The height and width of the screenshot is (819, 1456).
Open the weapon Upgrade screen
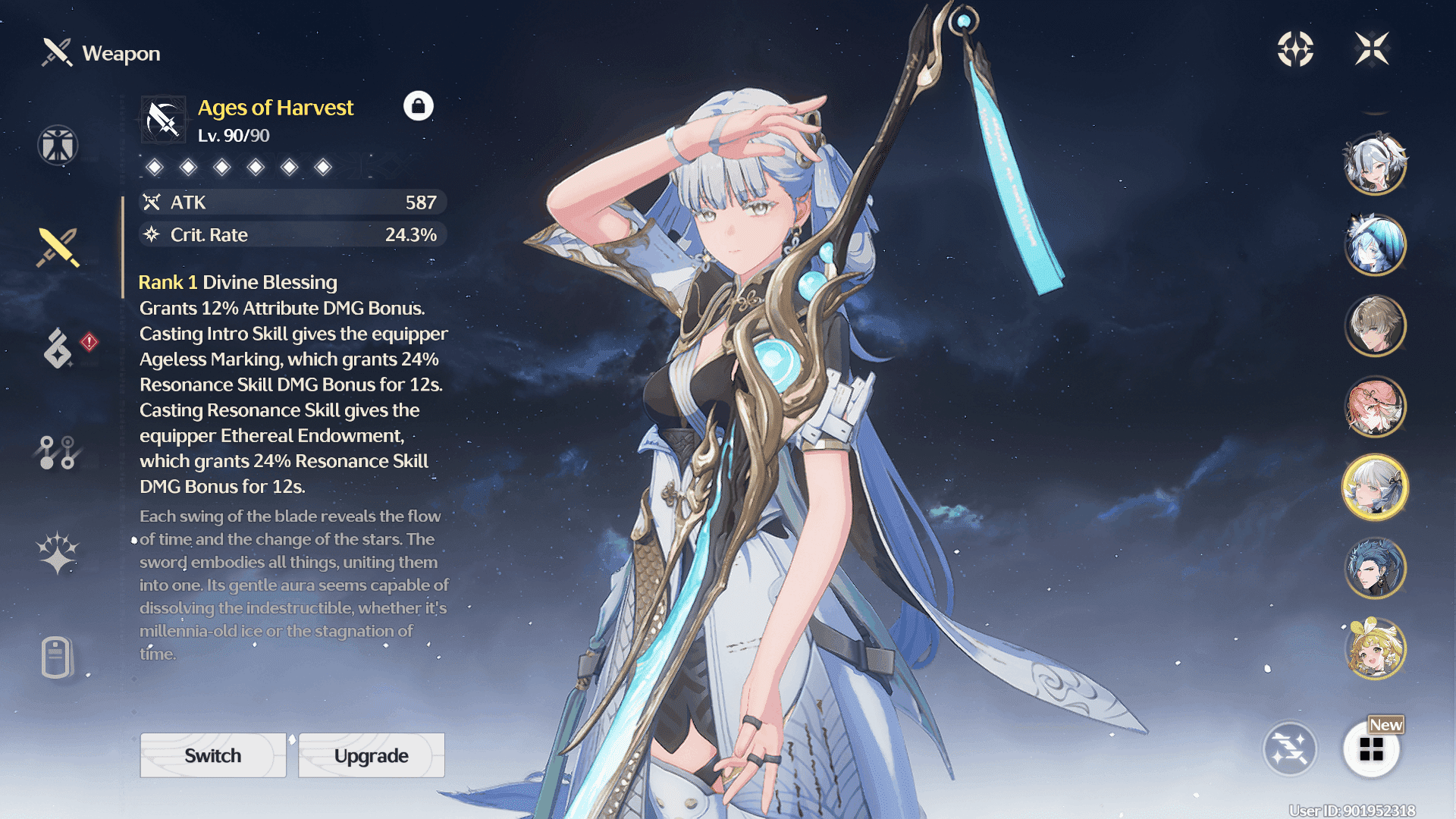[372, 755]
